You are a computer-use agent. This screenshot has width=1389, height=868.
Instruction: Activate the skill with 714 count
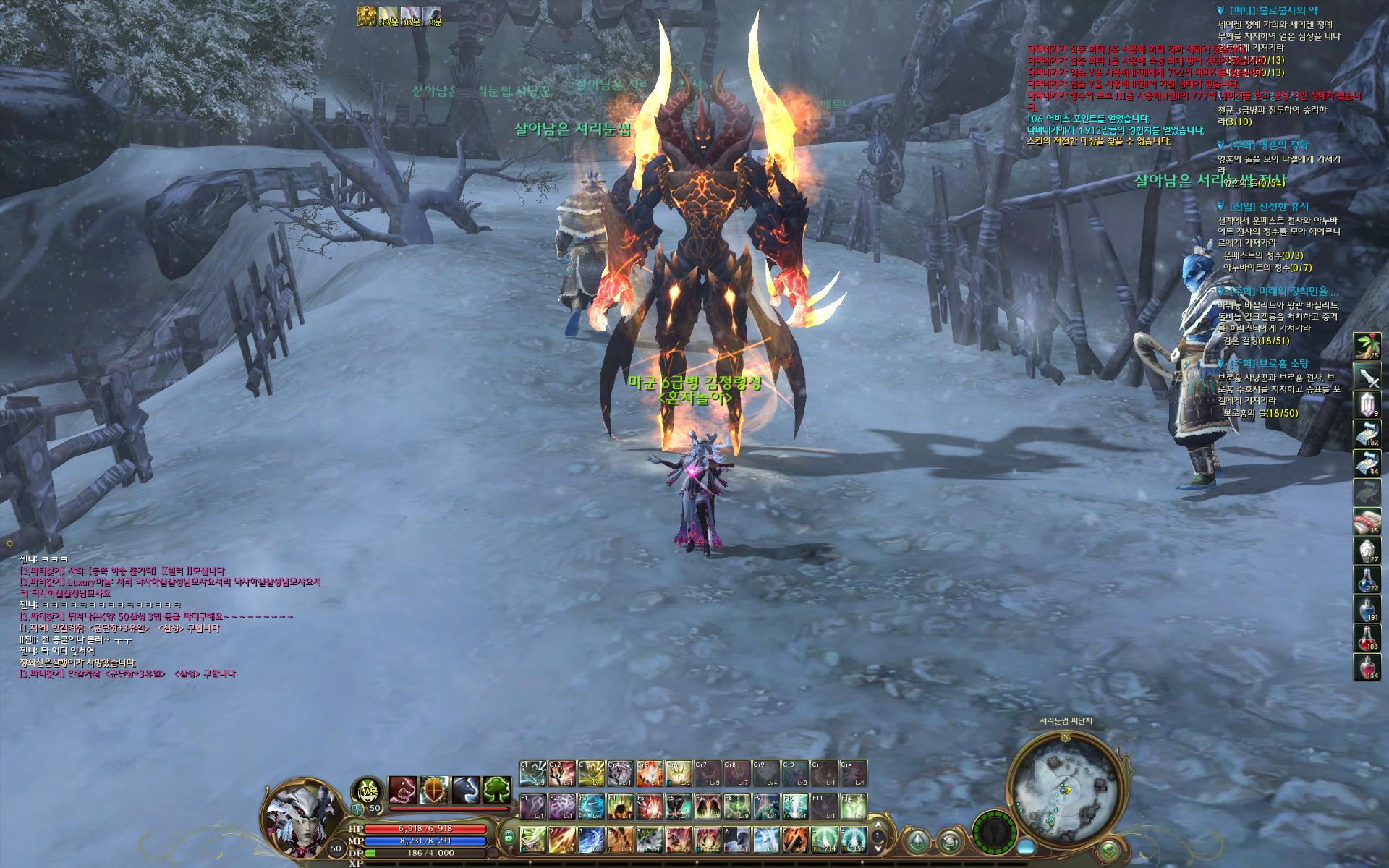pyautogui.click(x=824, y=839)
